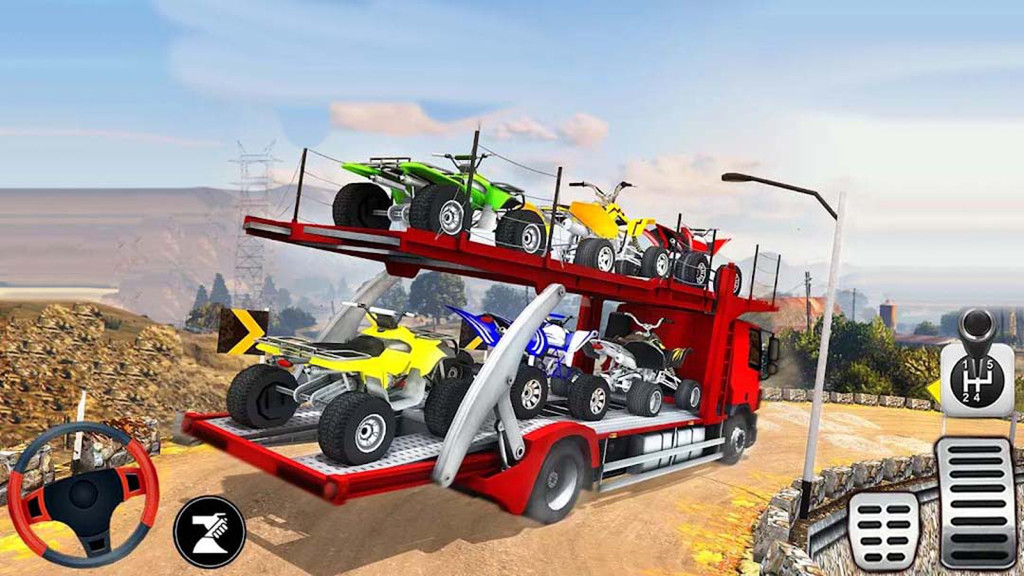Hit the wide brake pedal
Viewport: 1024px width, 576px height.
tap(883, 530)
